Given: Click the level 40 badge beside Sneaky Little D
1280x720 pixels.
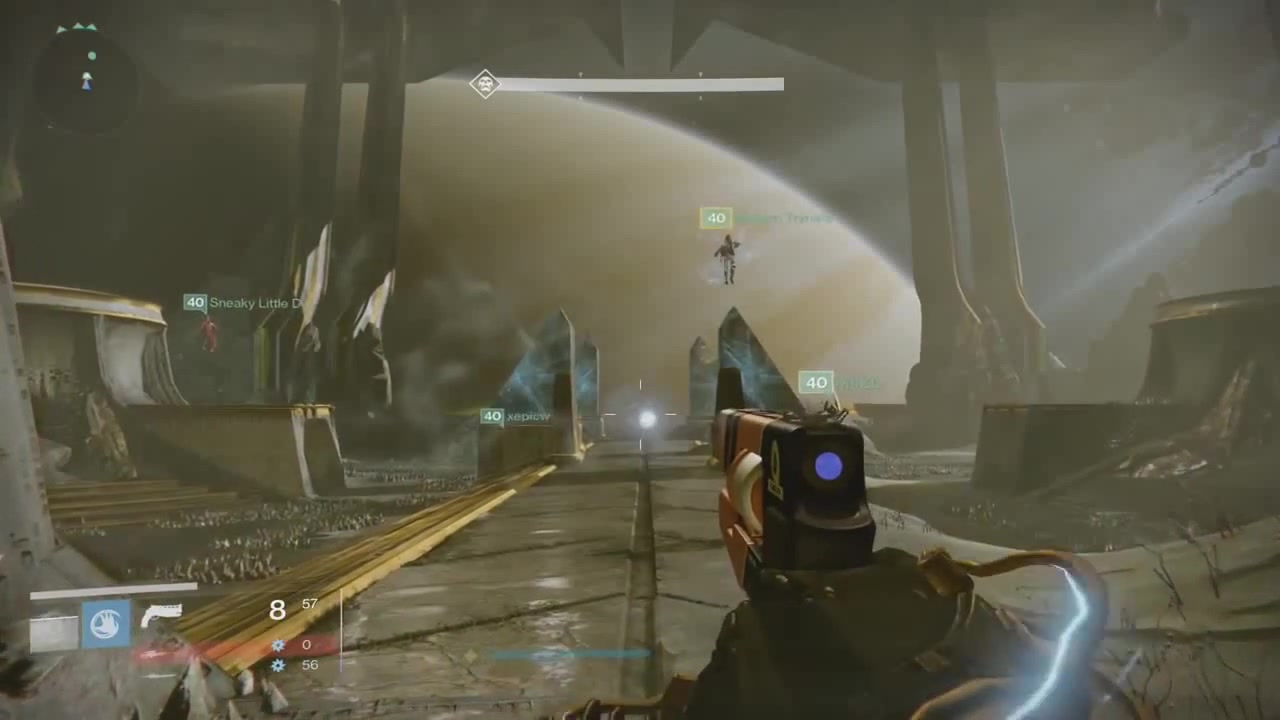Looking at the screenshot, I should click(x=195, y=302).
